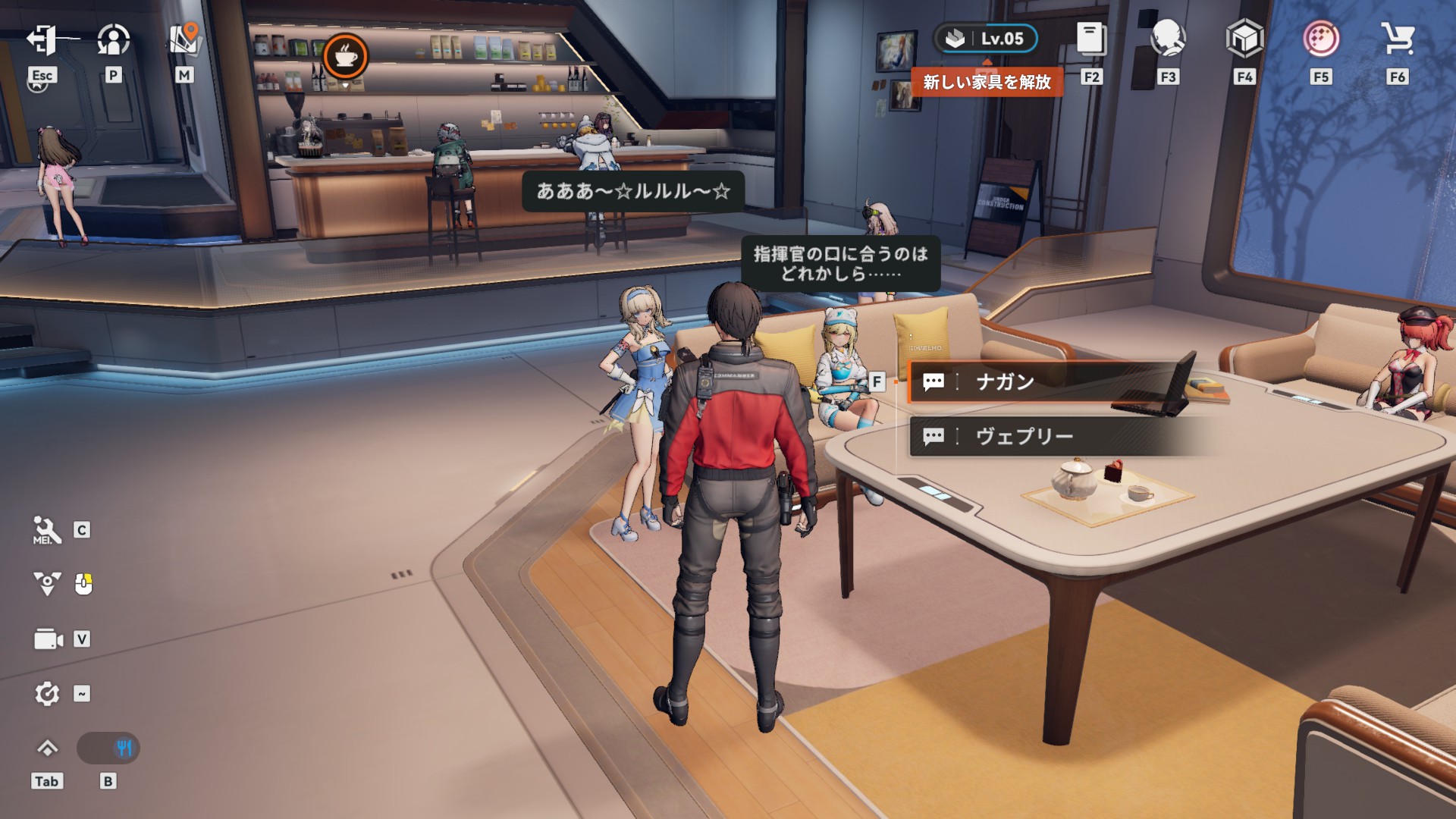Image resolution: width=1456 pixels, height=819 pixels.
Task: Click the pink circular disc icon
Action: 1321,39
